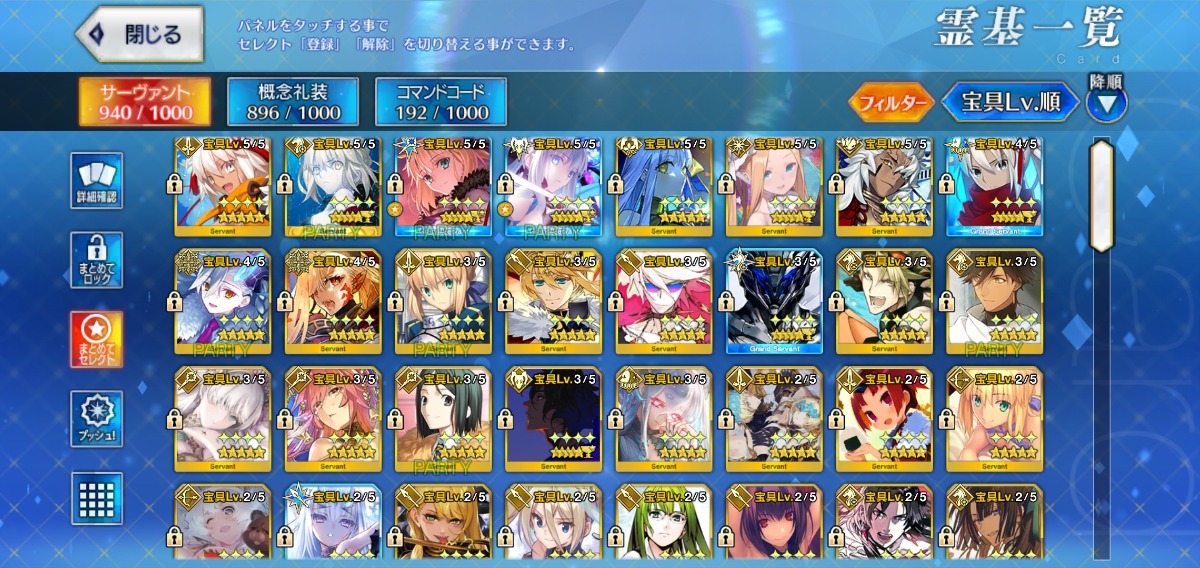Screen dimensions: 1200x568
Task: Close the card list with 閉じる
Action: coord(140,34)
